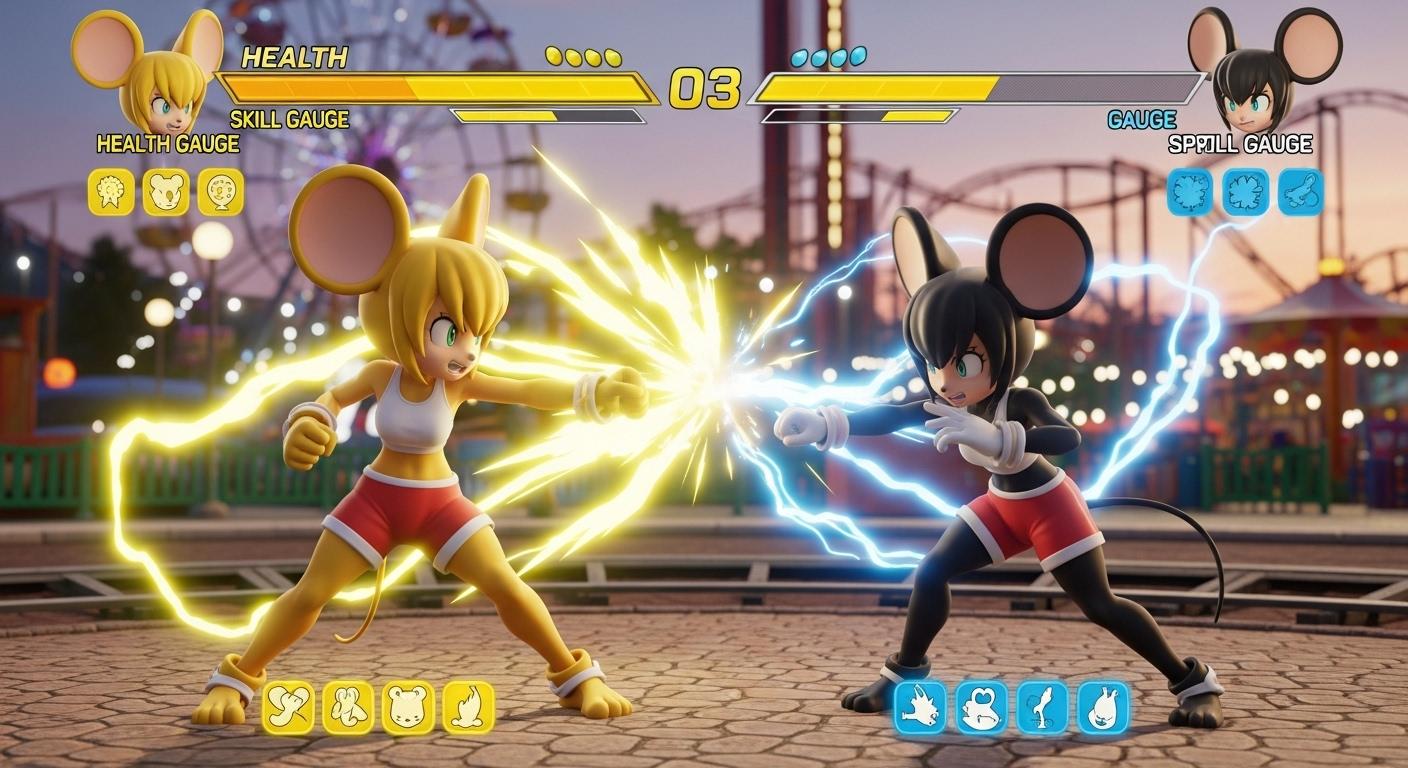Trigger the yellow flame-shaped skill icon
Image resolution: width=1408 pixels, height=768 pixels.
(x=468, y=707)
